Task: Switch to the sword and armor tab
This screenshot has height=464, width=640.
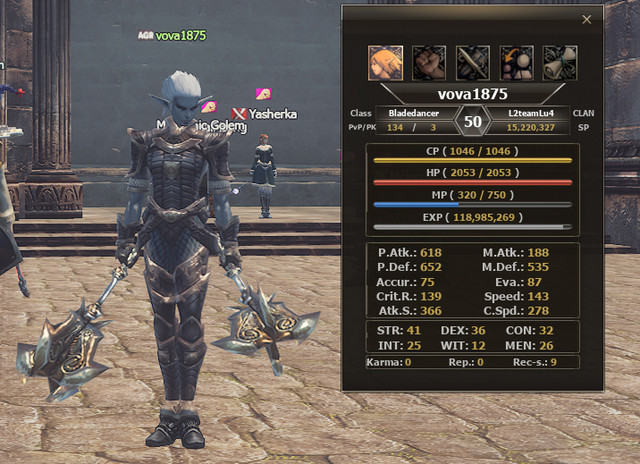Action: pyautogui.click(x=473, y=62)
